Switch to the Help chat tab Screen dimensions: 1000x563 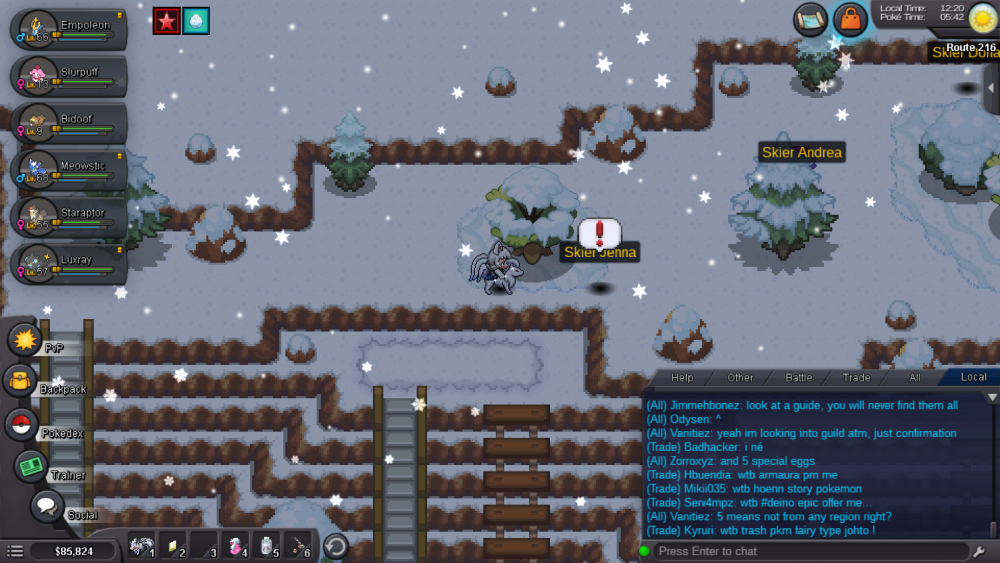[682, 377]
